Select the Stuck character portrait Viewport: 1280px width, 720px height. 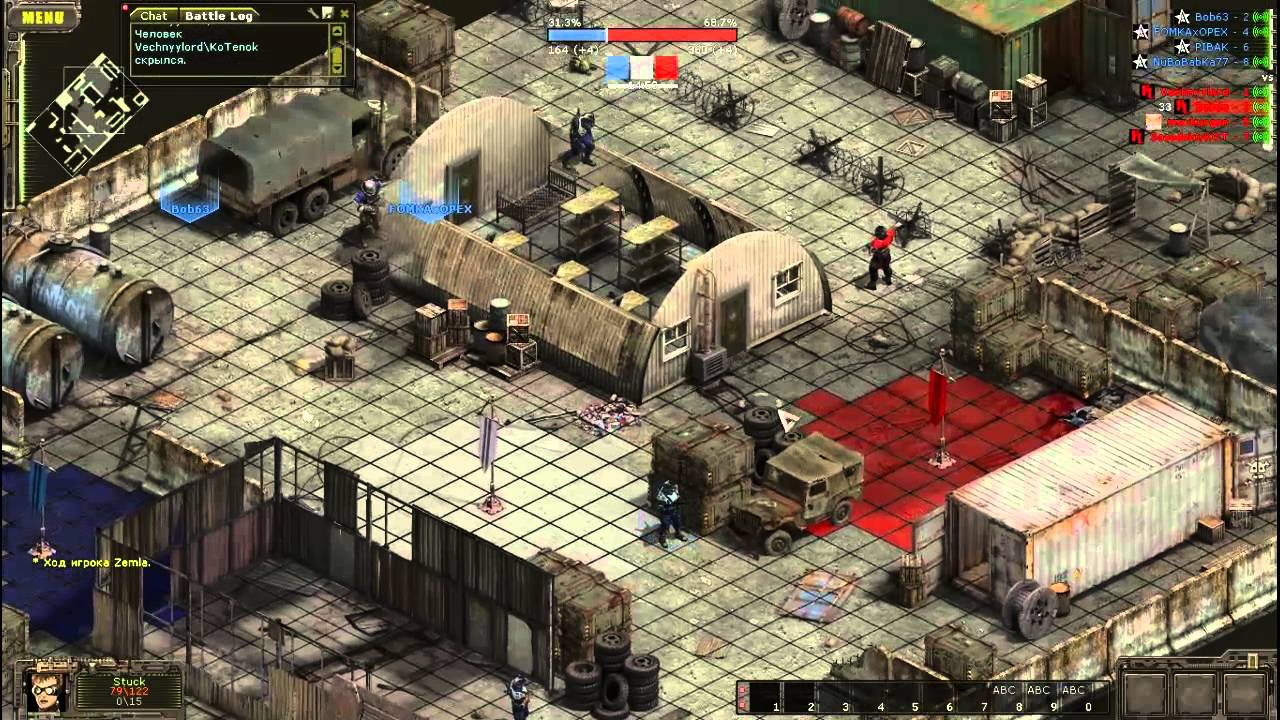(45, 689)
